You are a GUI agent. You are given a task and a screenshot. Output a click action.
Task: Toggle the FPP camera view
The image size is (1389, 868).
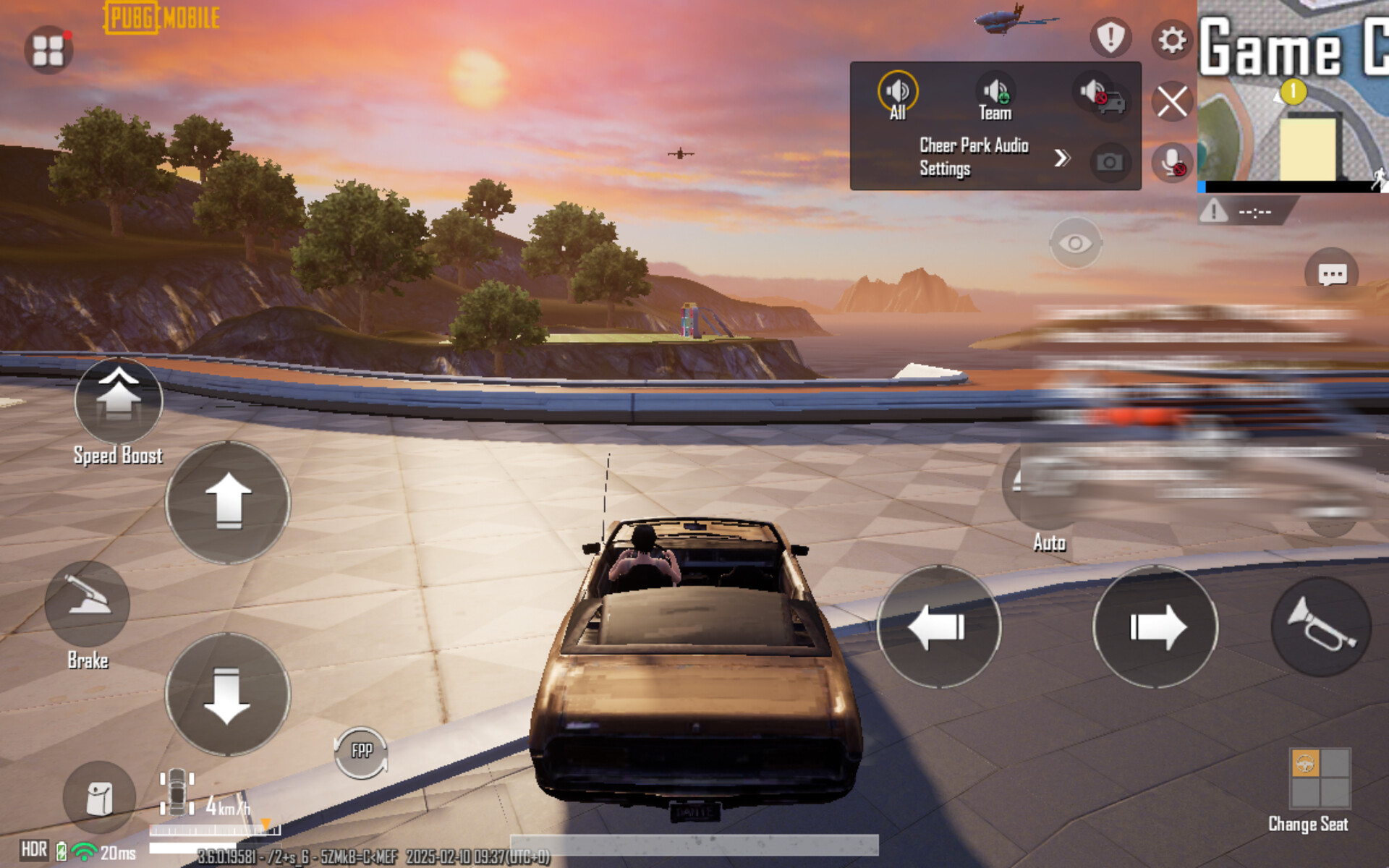coord(361,752)
